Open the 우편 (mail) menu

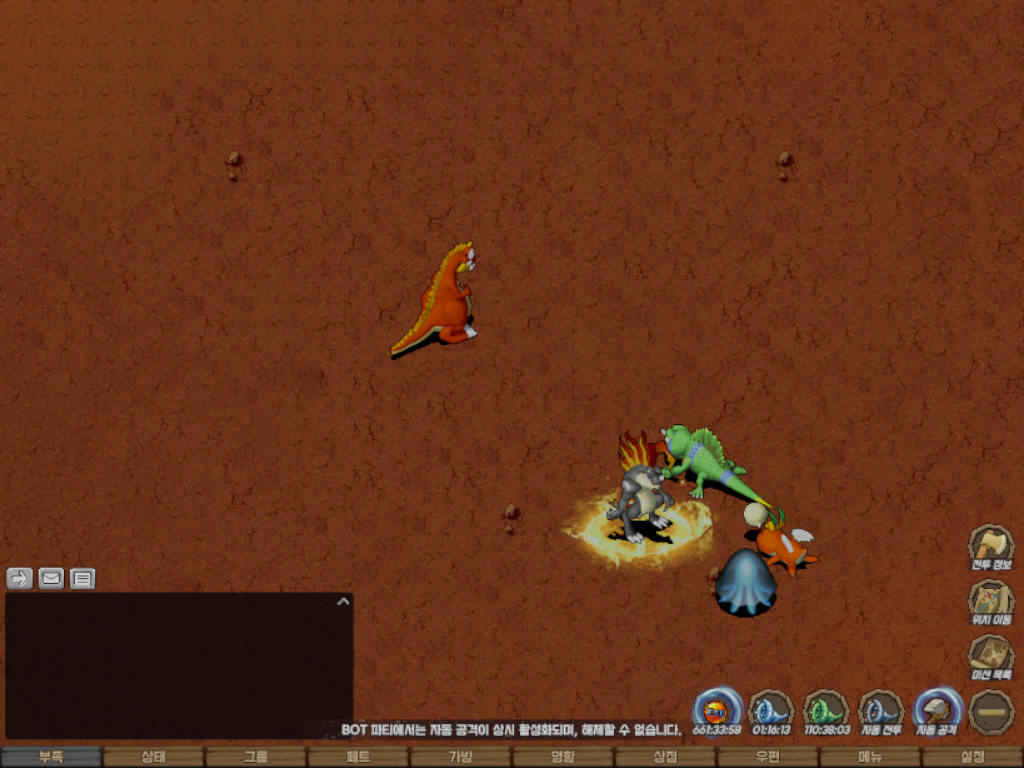click(767, 757)
